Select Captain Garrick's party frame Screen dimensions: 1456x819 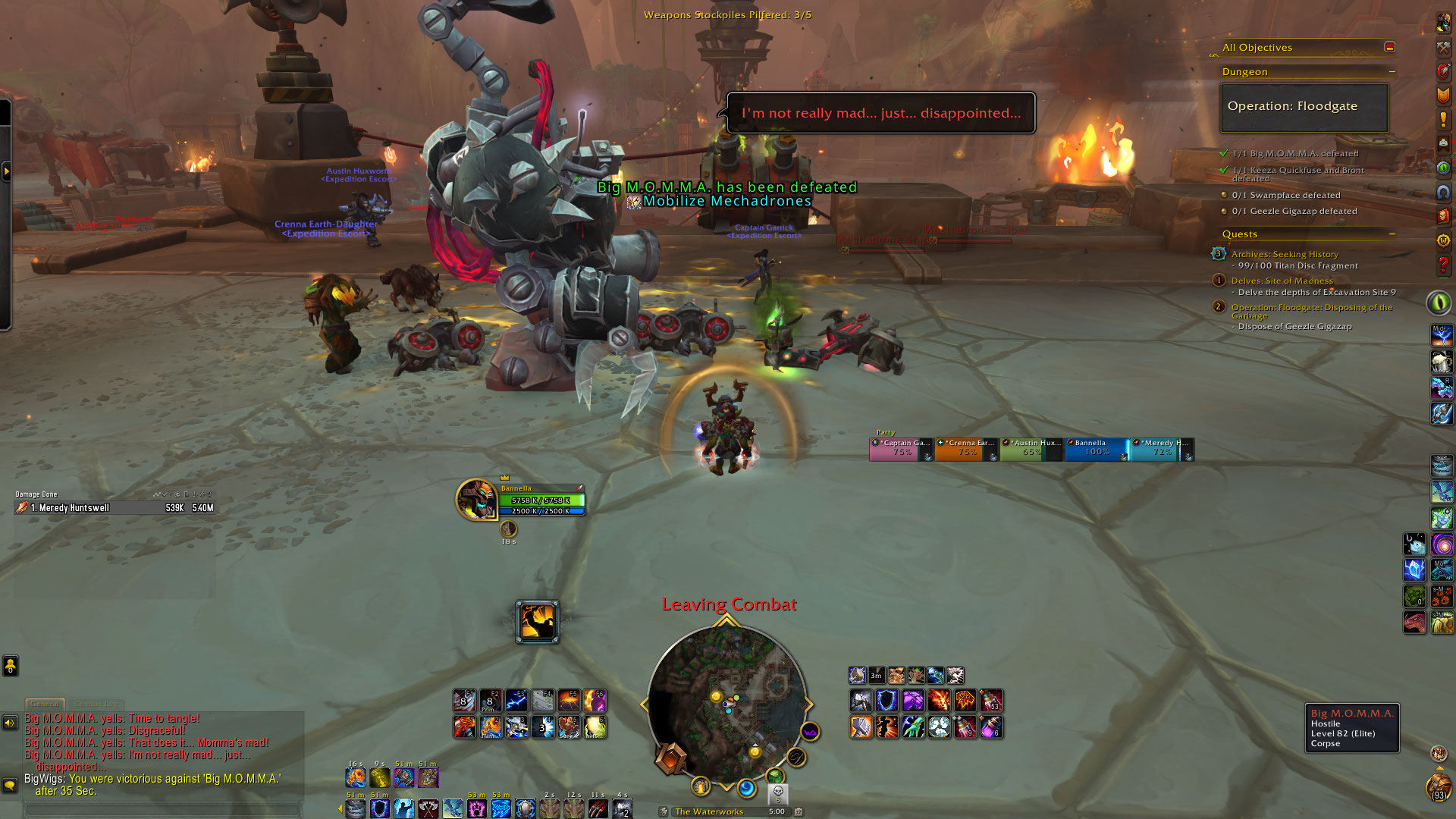(x=901, y=449)
